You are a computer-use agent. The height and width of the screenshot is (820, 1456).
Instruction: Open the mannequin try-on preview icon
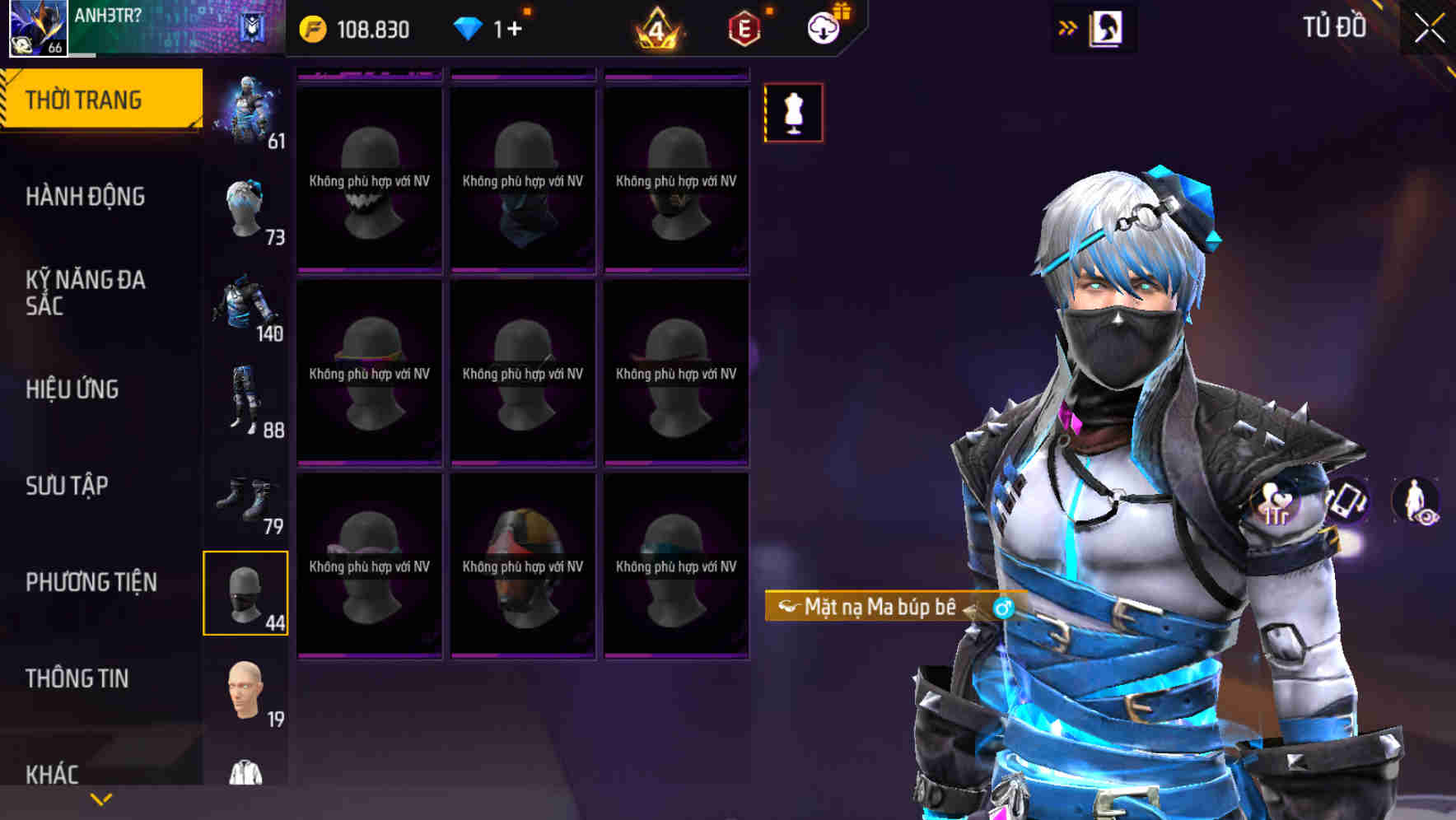[793, 113]
